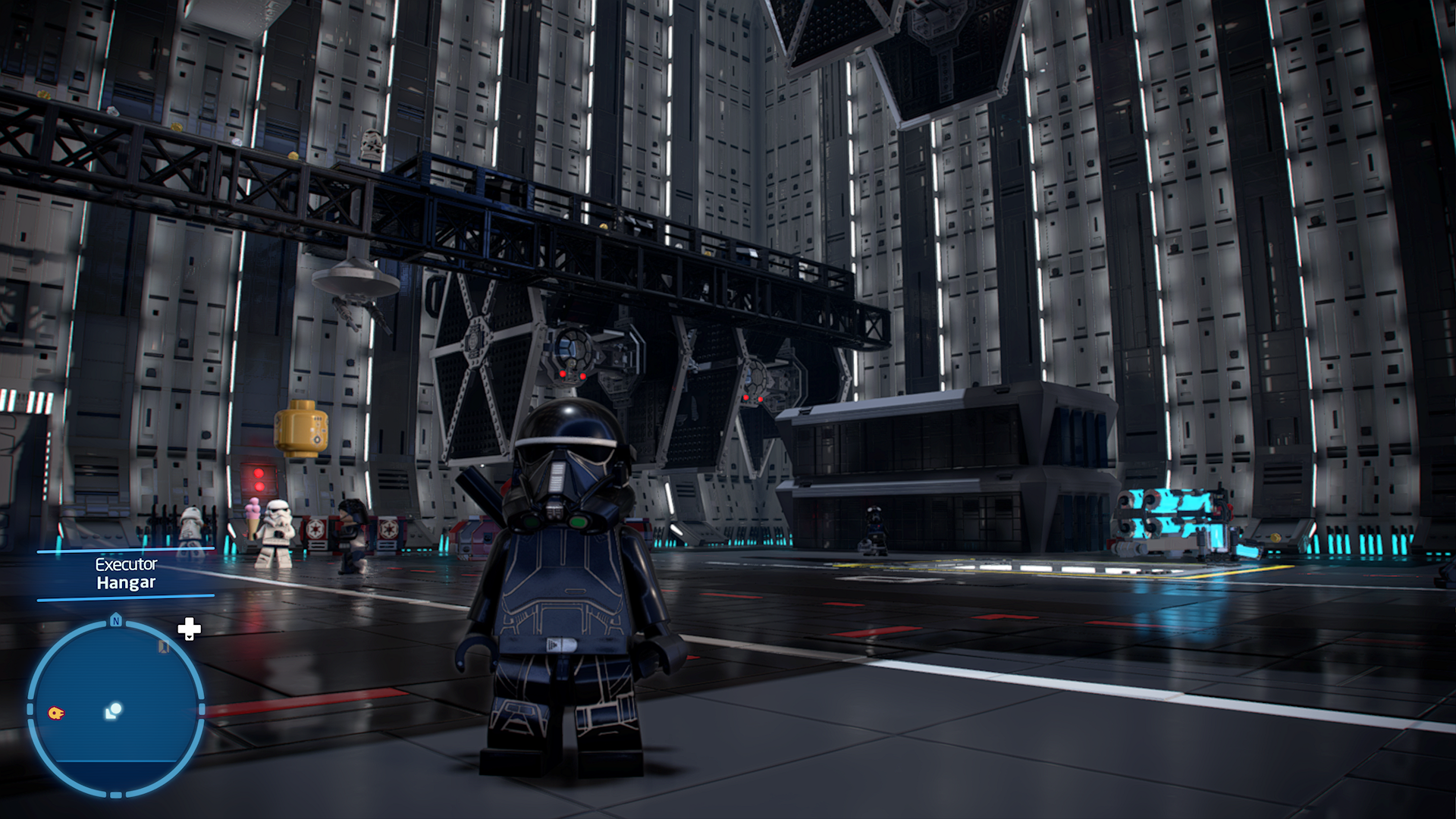Click the faded door marker on minimap
1456x819 pixels.
click(163, 647)
